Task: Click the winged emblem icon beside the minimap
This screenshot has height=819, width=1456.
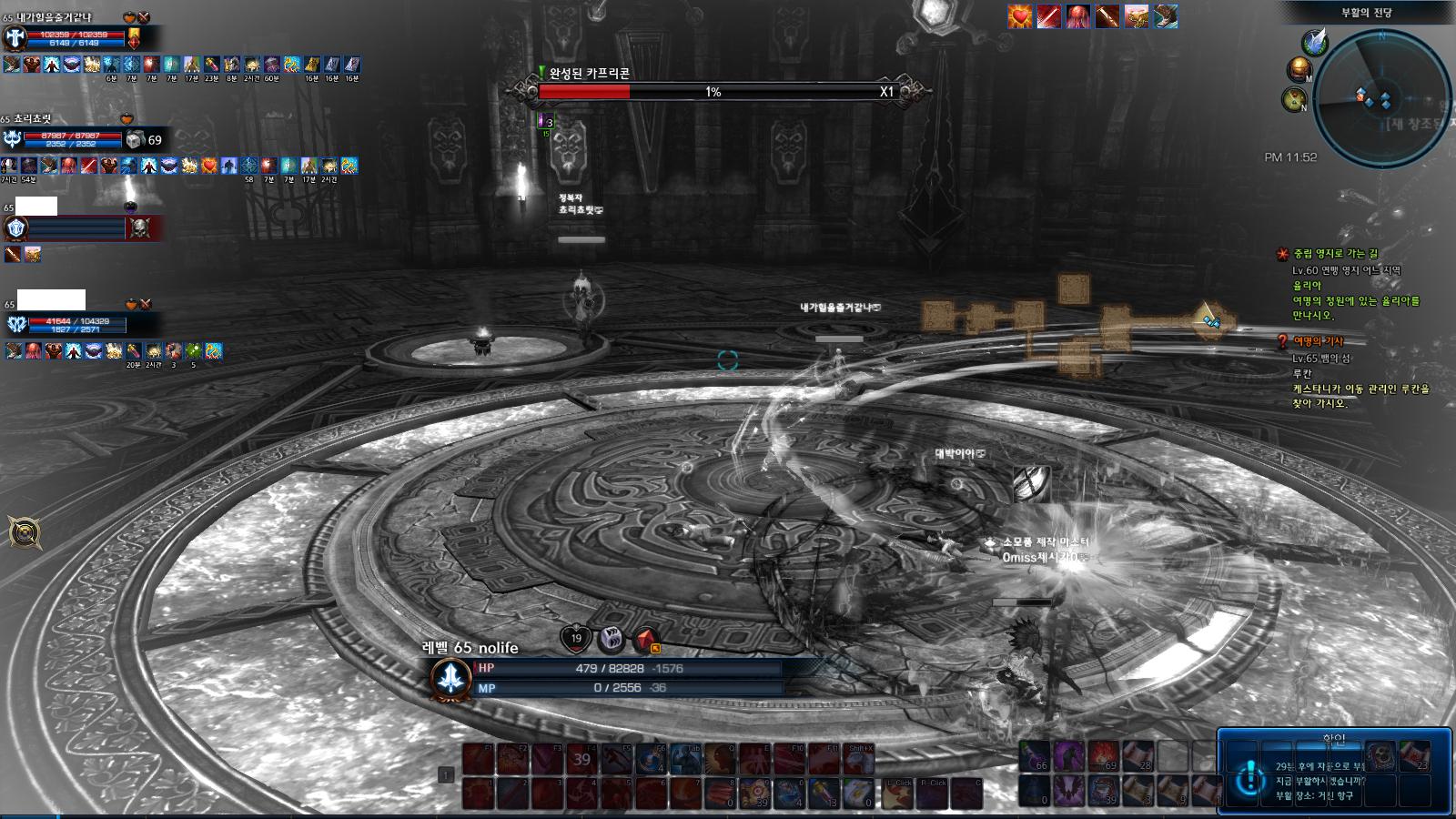Action: [x=1314, y=42]
